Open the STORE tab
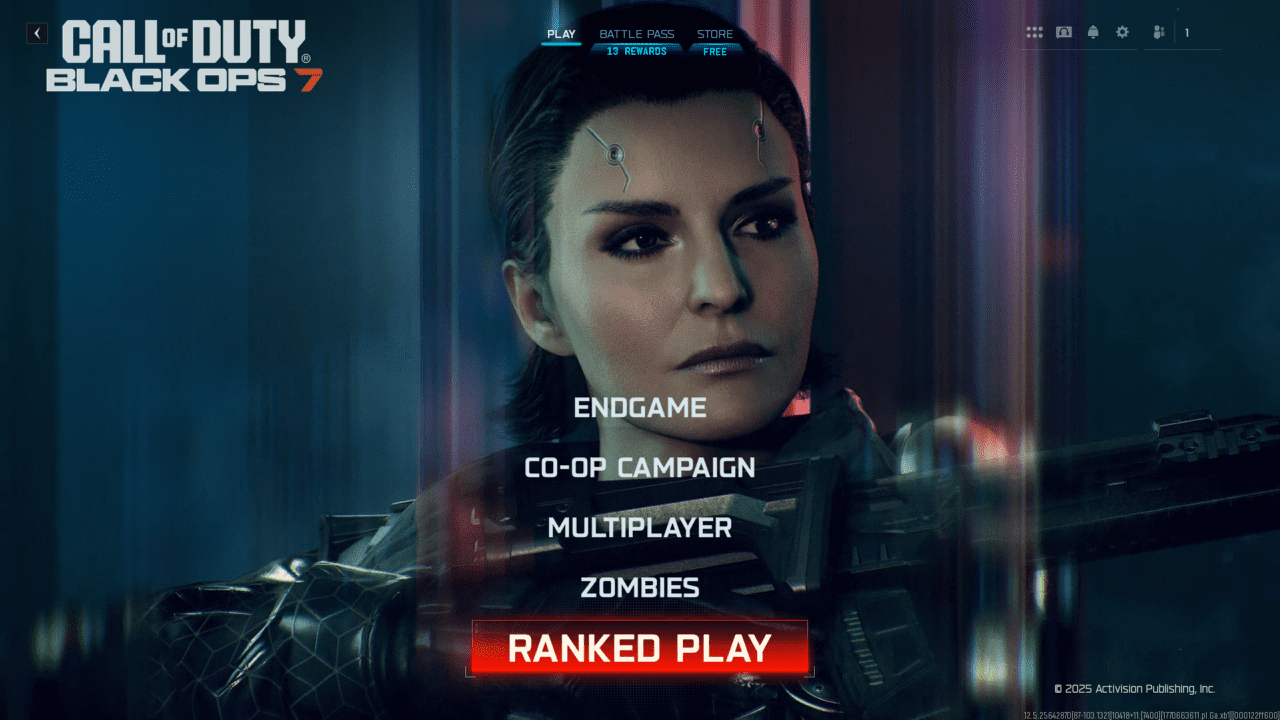Screen dimensions: 1280x720 (x=714, y=33)
